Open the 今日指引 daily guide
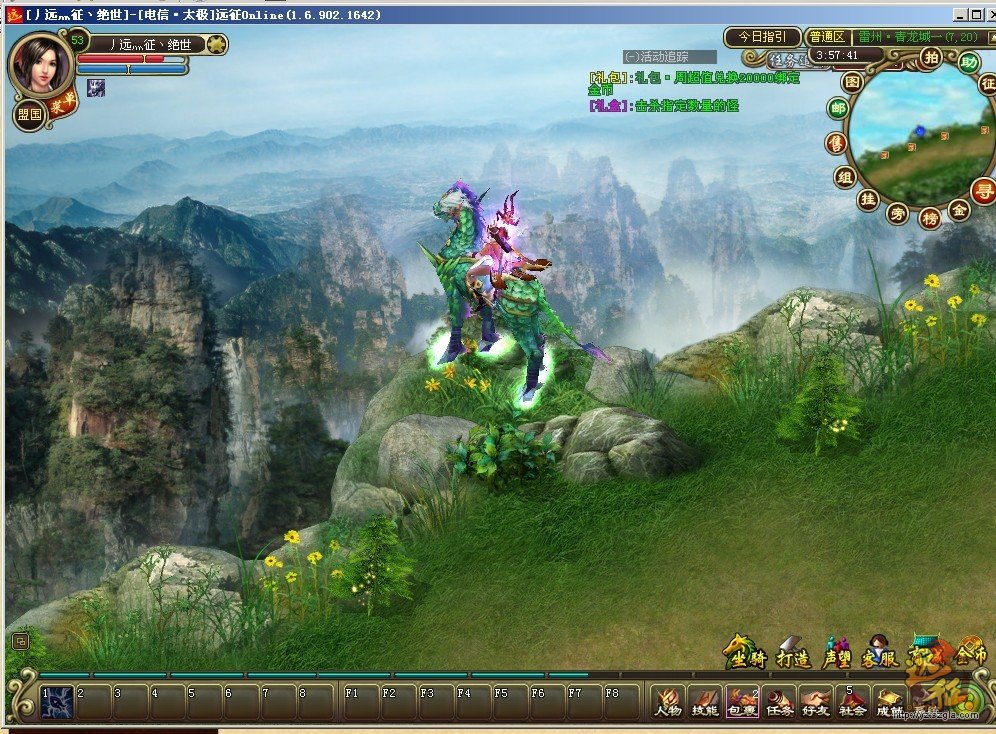The width and height of the screenshot is (996, 734). [x=762, y=37]
